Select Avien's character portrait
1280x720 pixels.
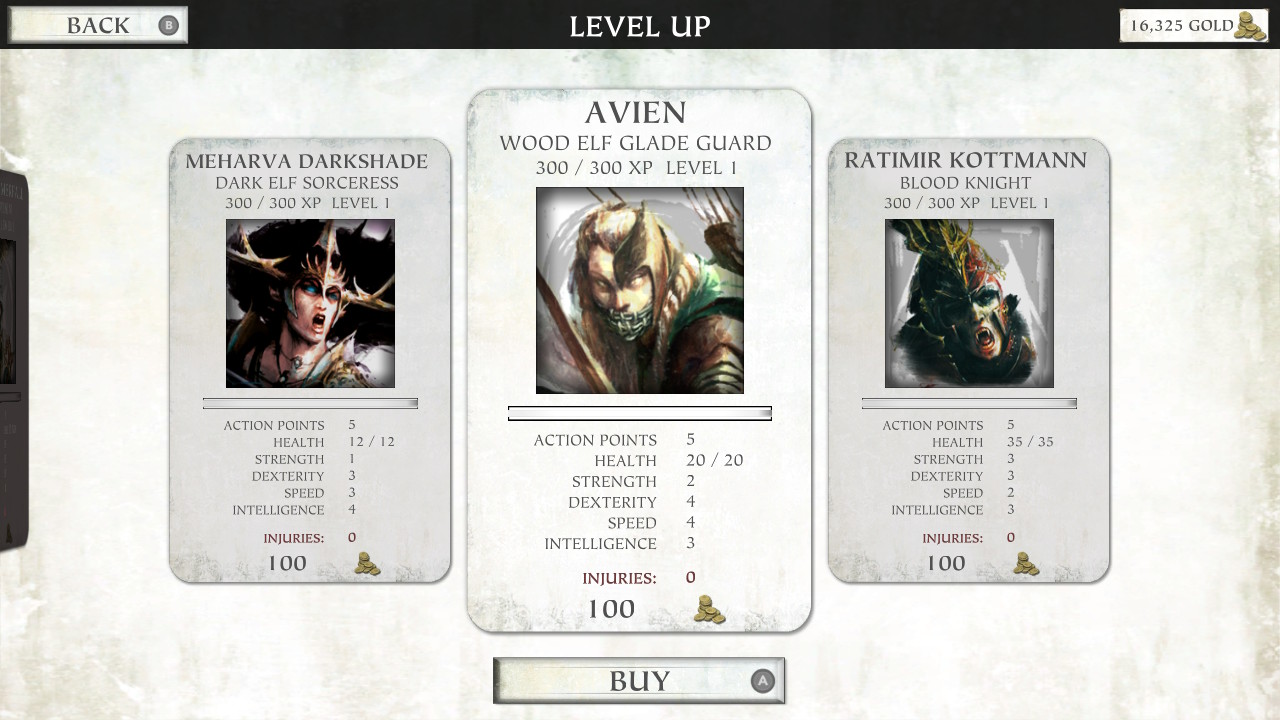pos(639,291)
